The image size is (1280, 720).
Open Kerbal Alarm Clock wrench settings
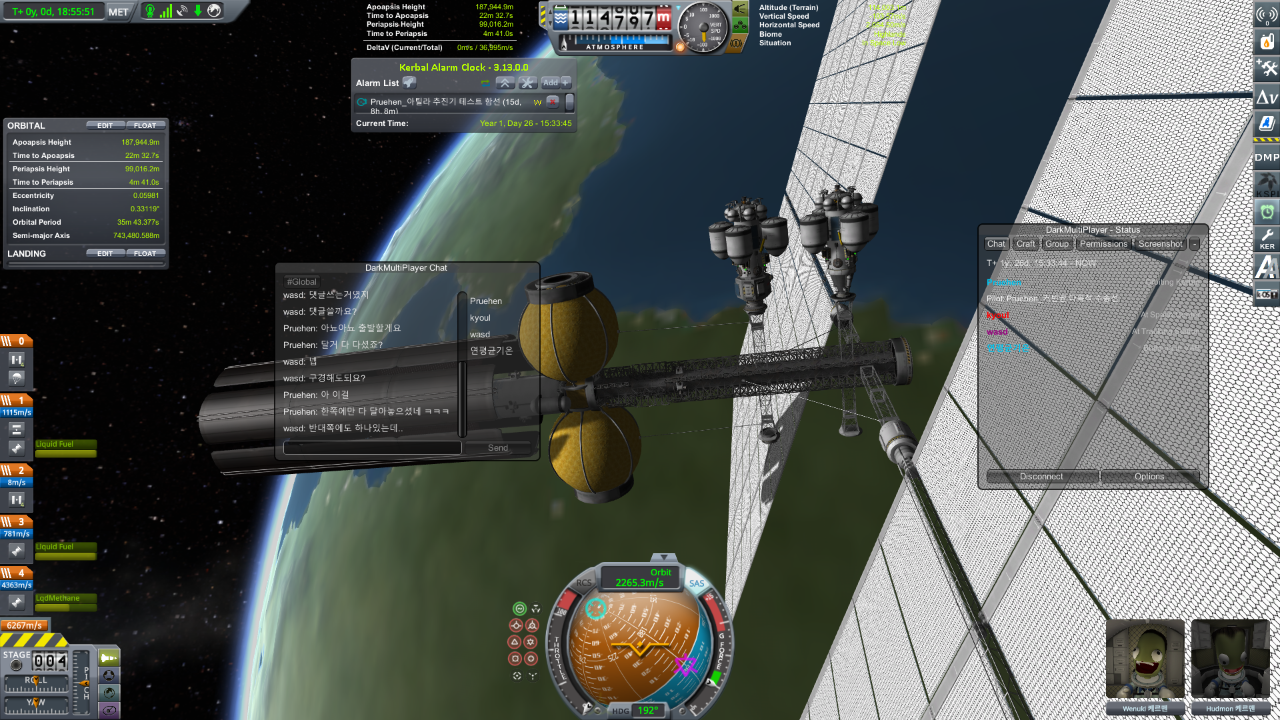pos(528,83)
